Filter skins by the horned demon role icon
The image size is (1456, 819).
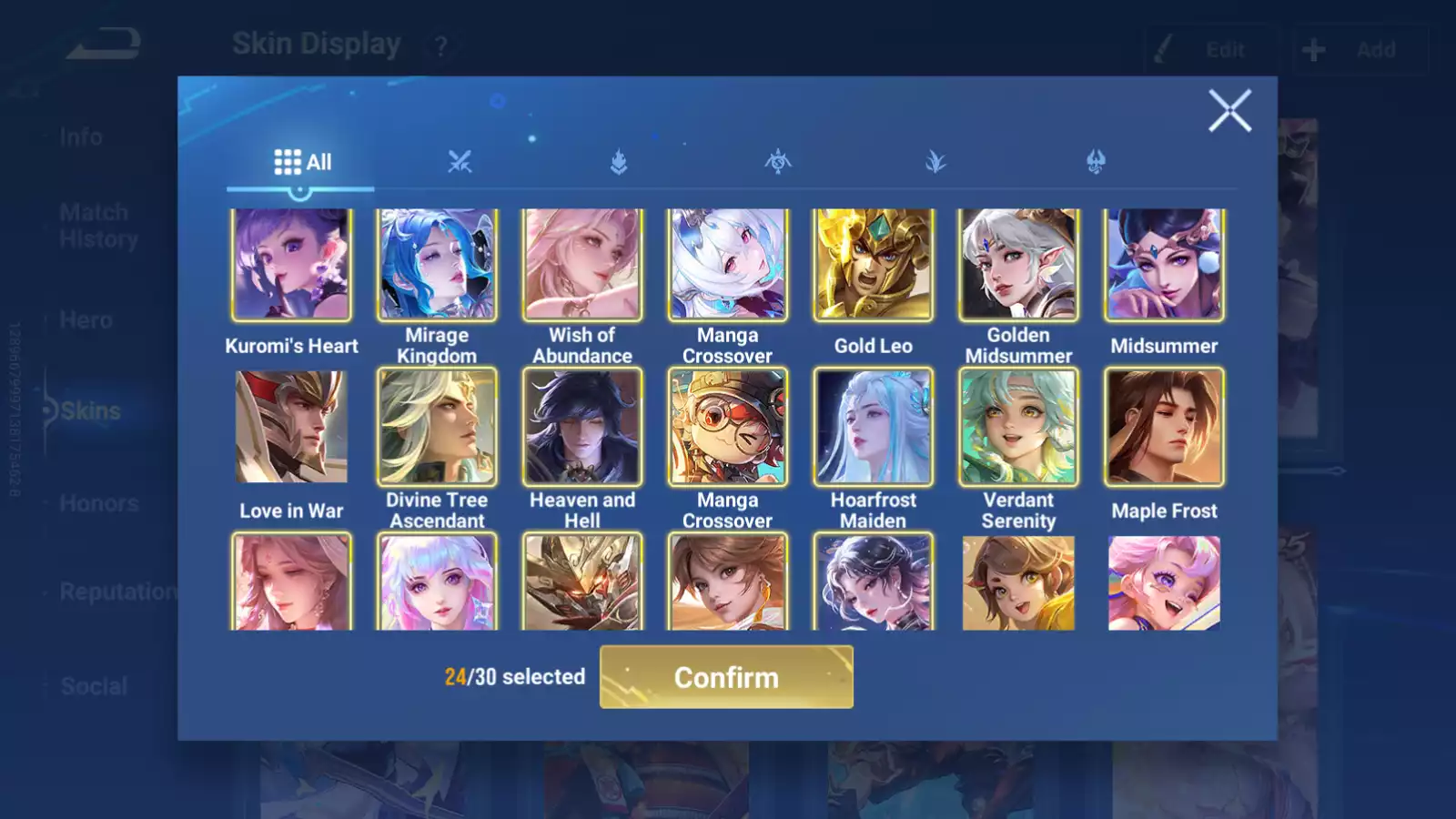(x=1093, y=160)
